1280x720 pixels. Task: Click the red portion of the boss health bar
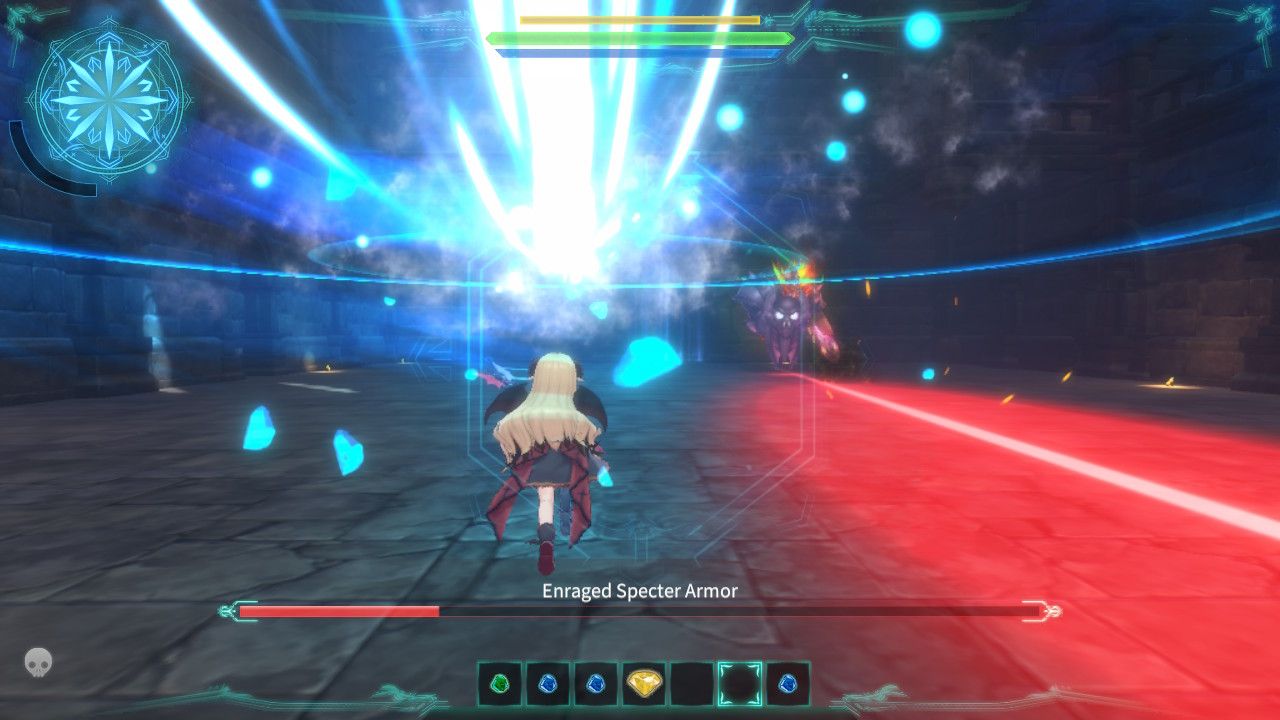tap(338, 609)
